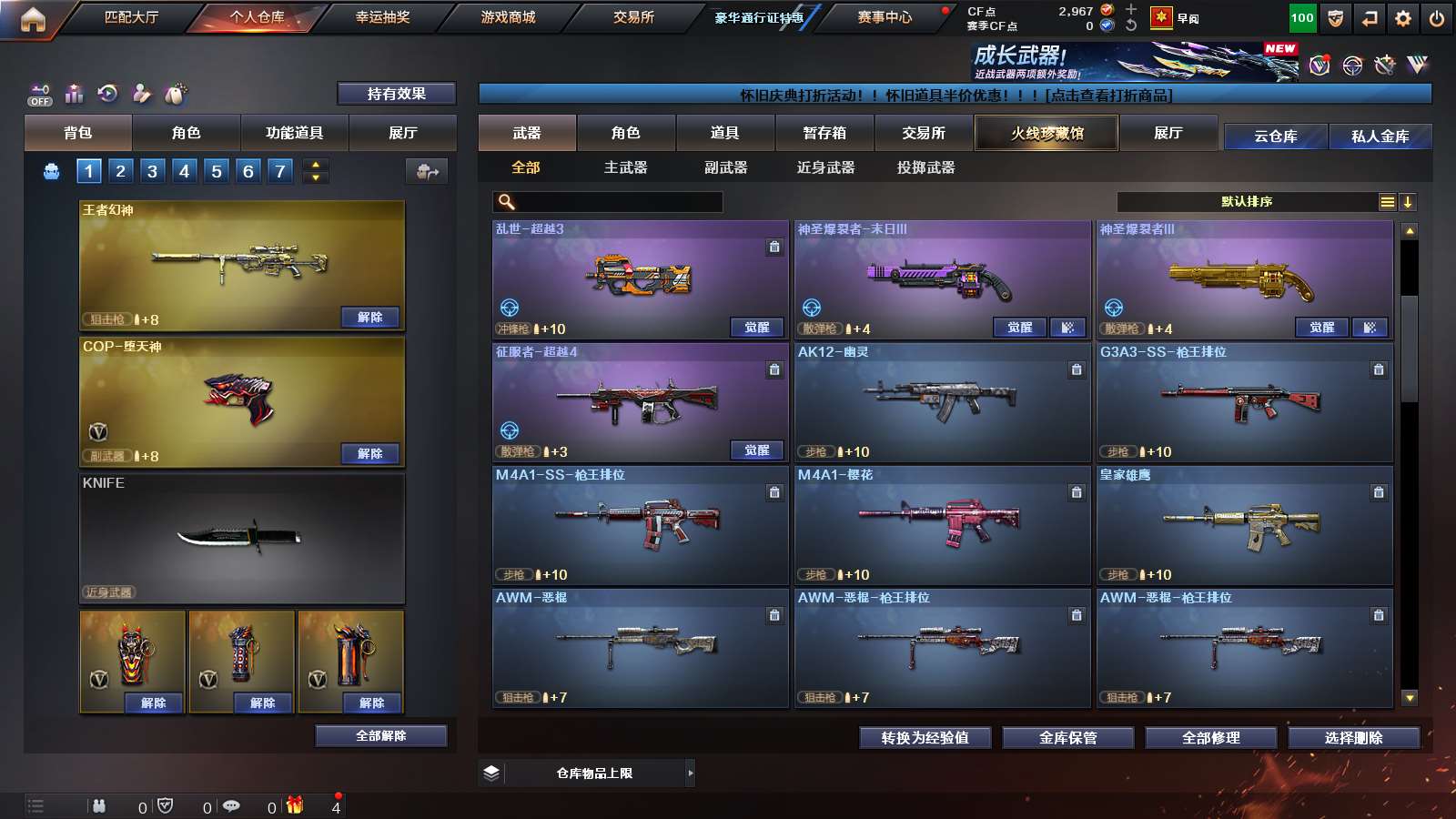Select the statistics bar chart icon
The width and height of the screenshot is (1456, 819).
pos(75,94)
